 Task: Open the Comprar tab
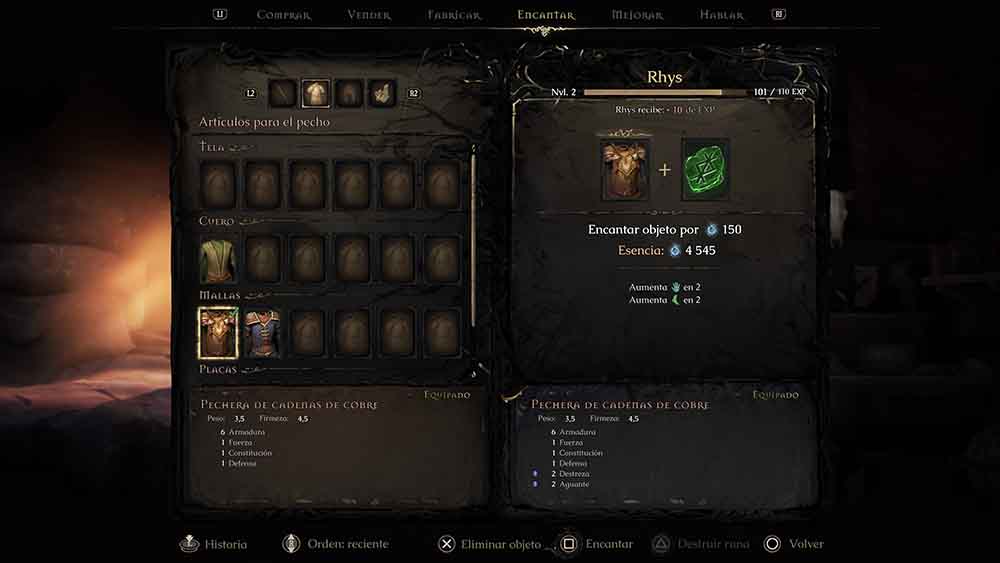(x=284, y=15)
